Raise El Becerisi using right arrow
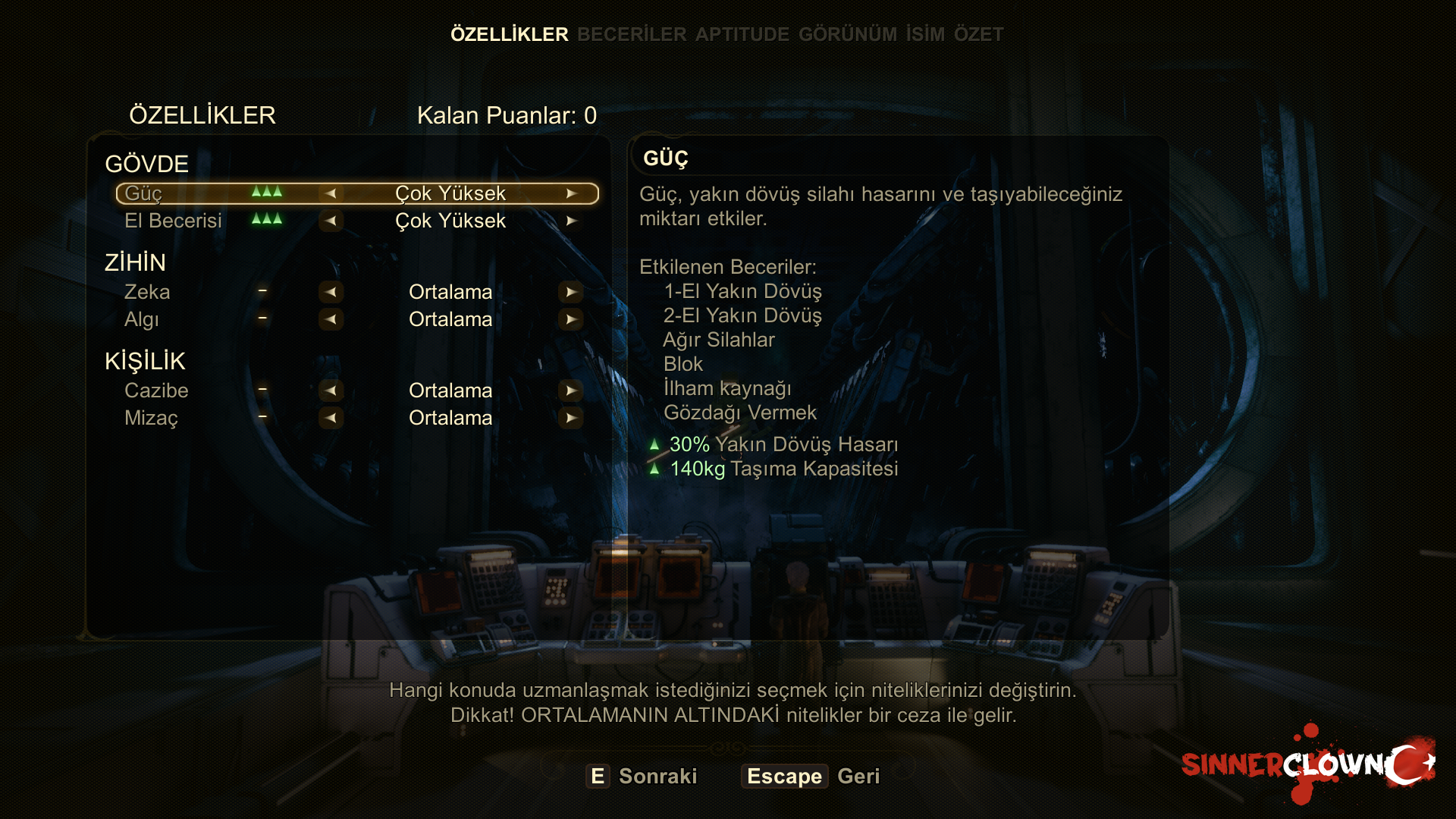The height and width of the screenshot is (819, 1456). point(571,221)
